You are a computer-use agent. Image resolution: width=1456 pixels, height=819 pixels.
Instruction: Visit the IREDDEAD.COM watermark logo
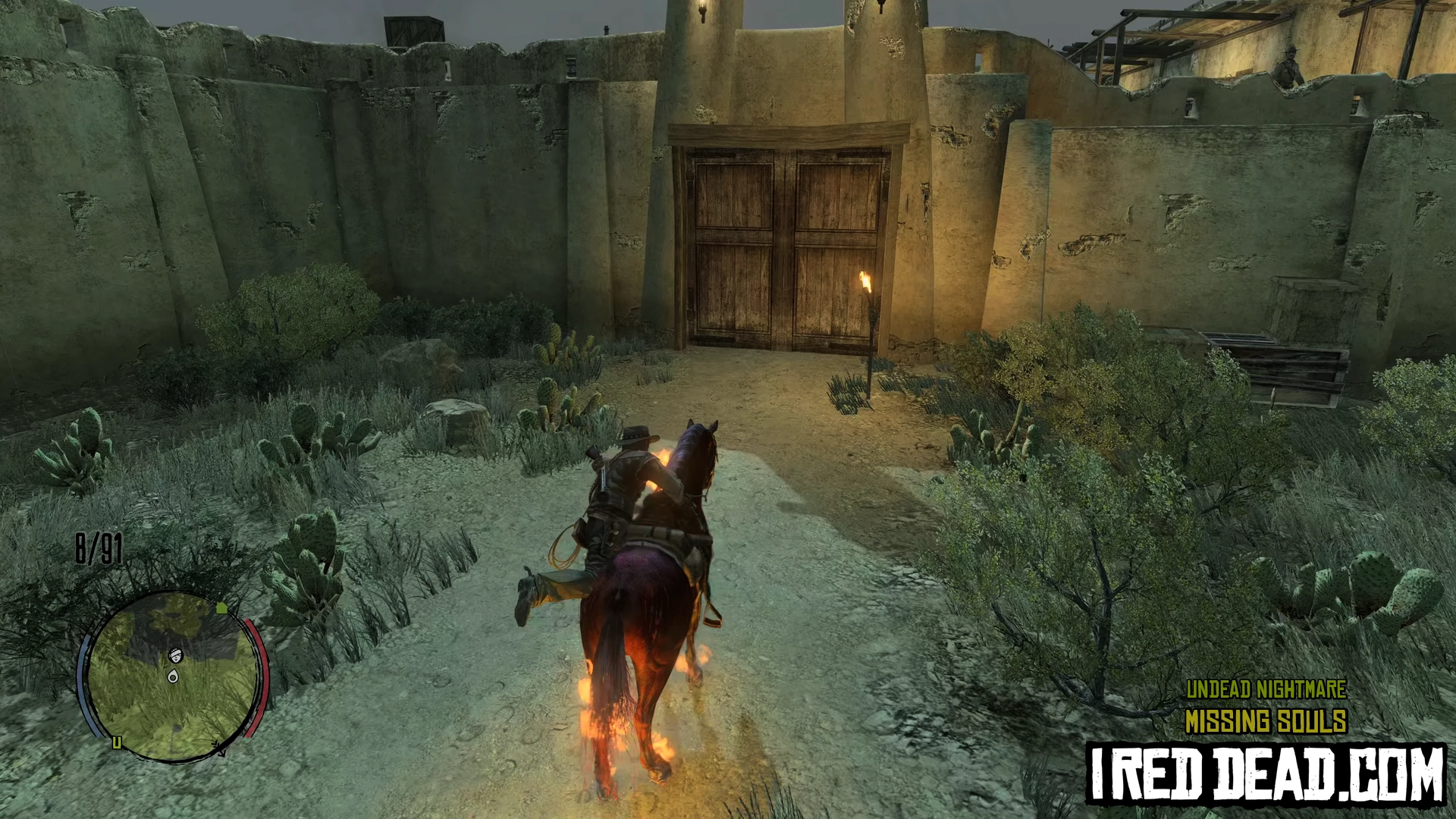coord(1266,773)
